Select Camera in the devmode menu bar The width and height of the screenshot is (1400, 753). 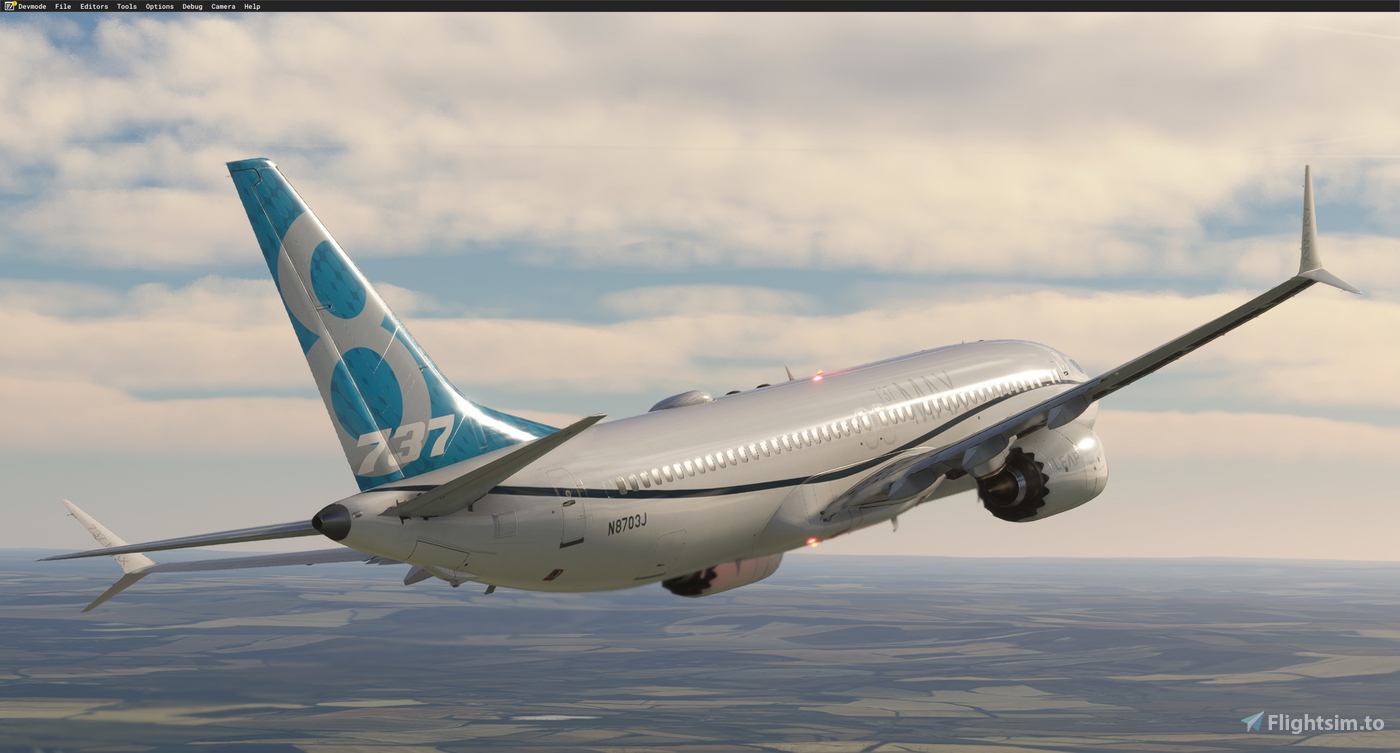pos(222,6)
